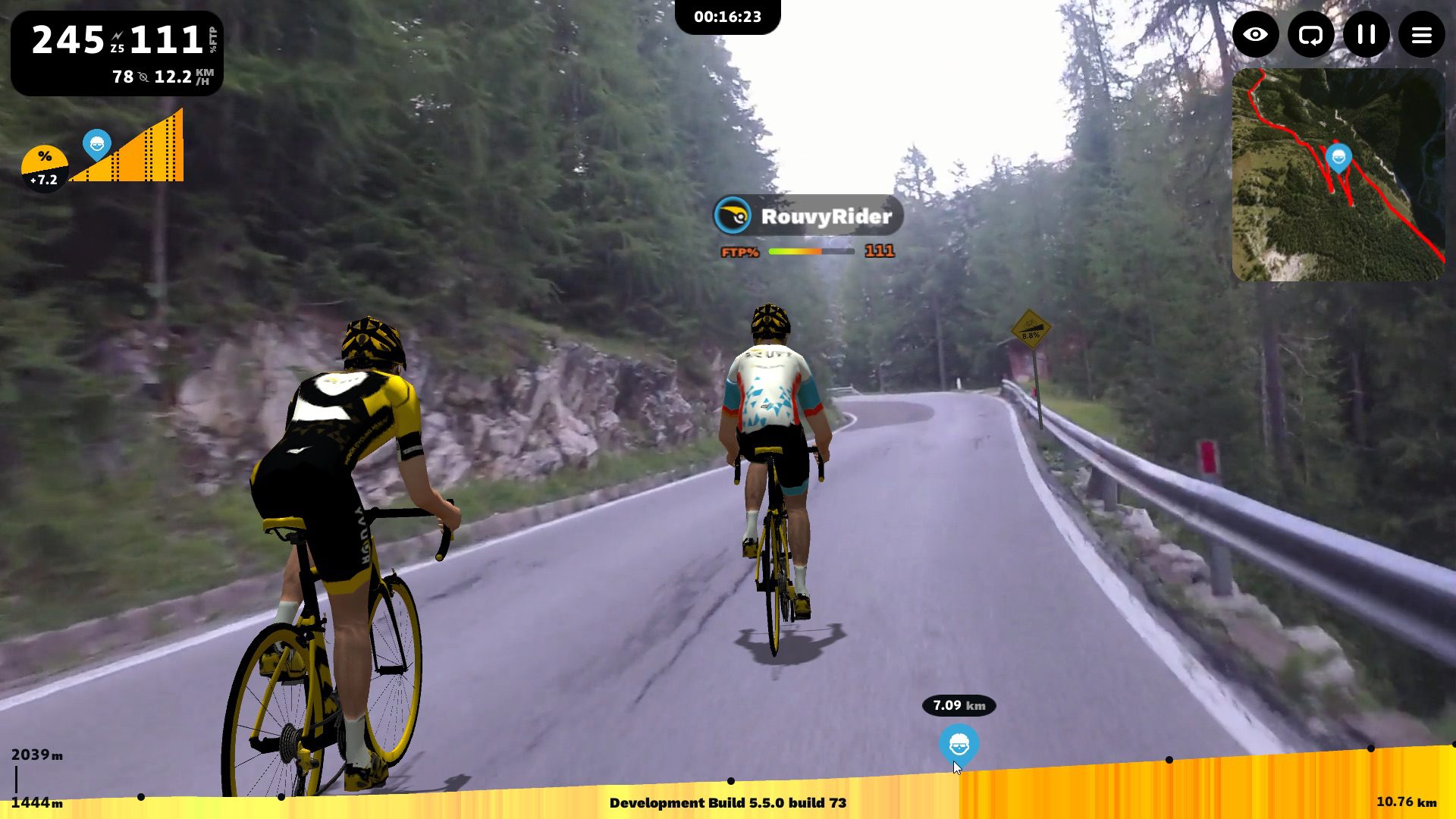Image resolution: width=1456 pixels, height=819 pixels.
Task: Click the Development Build 5.5.0 text
Action: coord(728,803)
